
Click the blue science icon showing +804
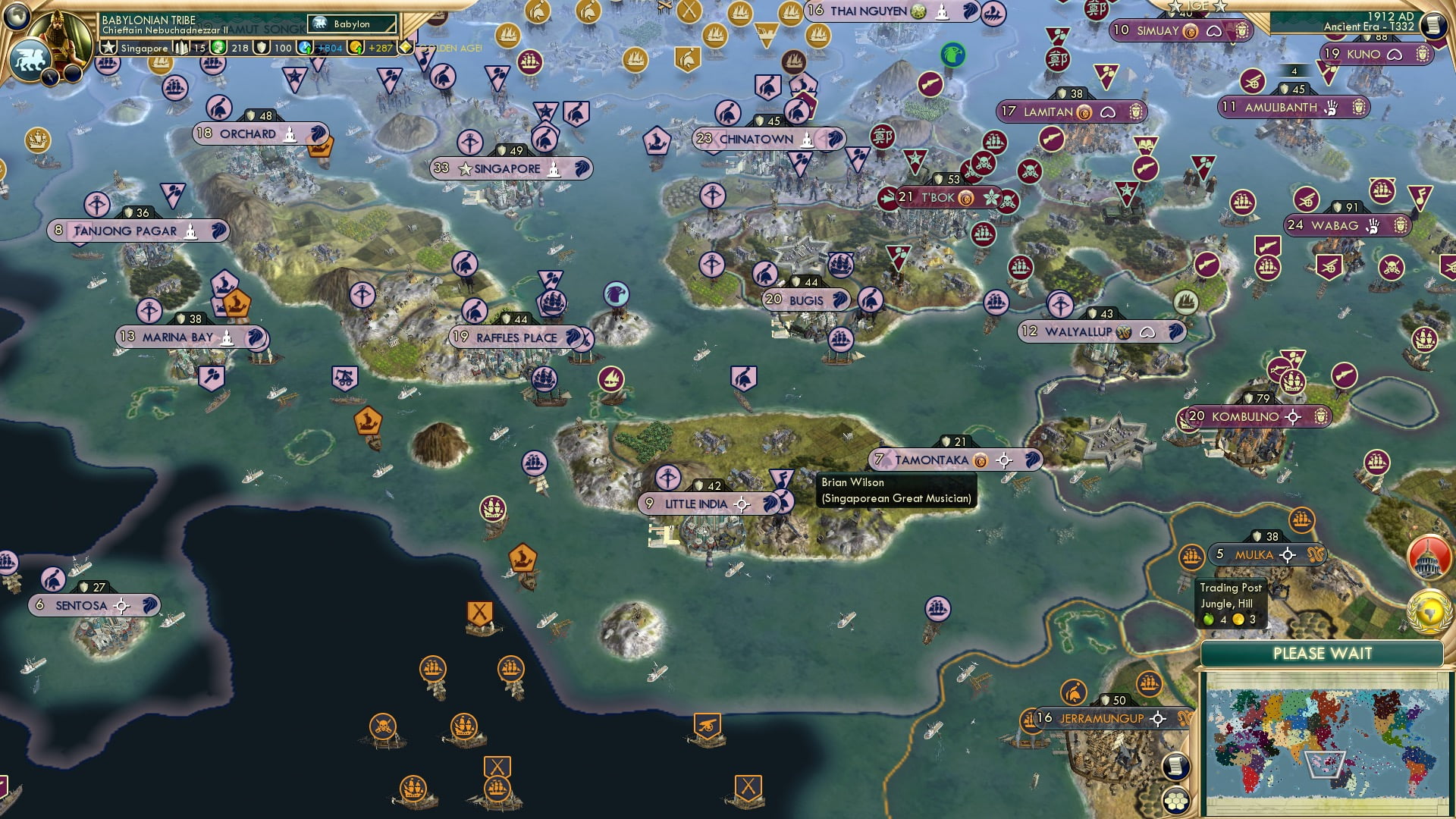pyautogui.click(x=306, y=48)
